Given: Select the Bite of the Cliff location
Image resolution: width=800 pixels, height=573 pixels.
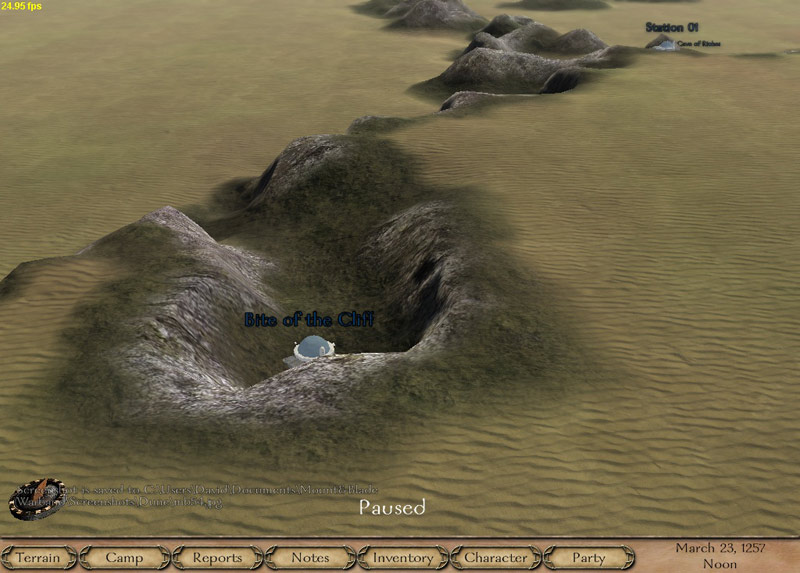Looking at the screenshot, I should [313, 348].
